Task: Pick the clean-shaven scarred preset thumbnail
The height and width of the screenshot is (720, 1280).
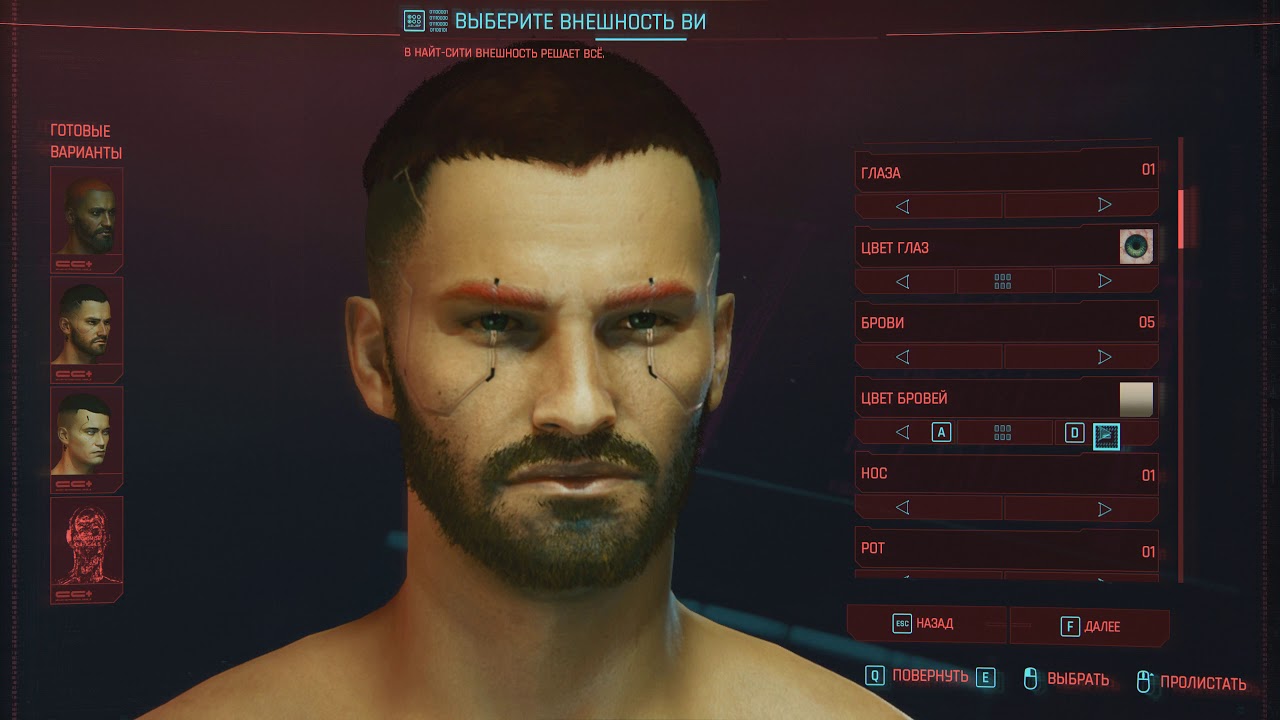Action: pos(87,439)
